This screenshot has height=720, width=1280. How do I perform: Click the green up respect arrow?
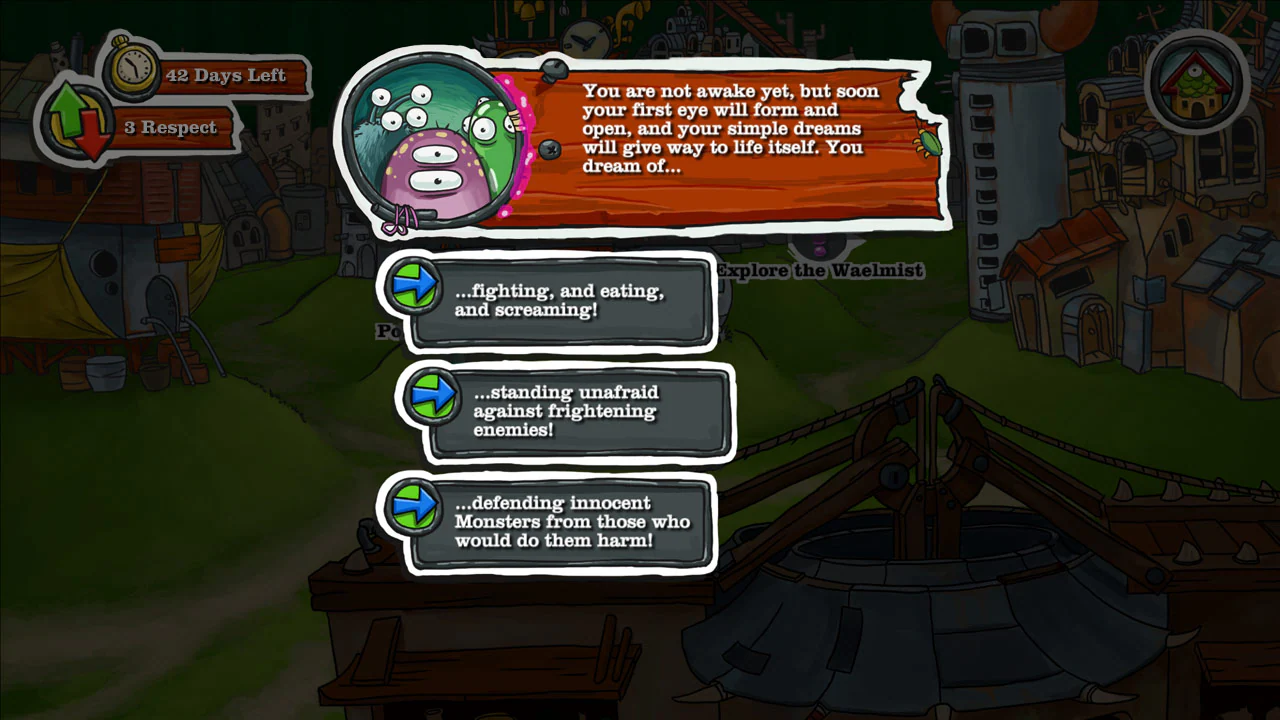point(68,110)
